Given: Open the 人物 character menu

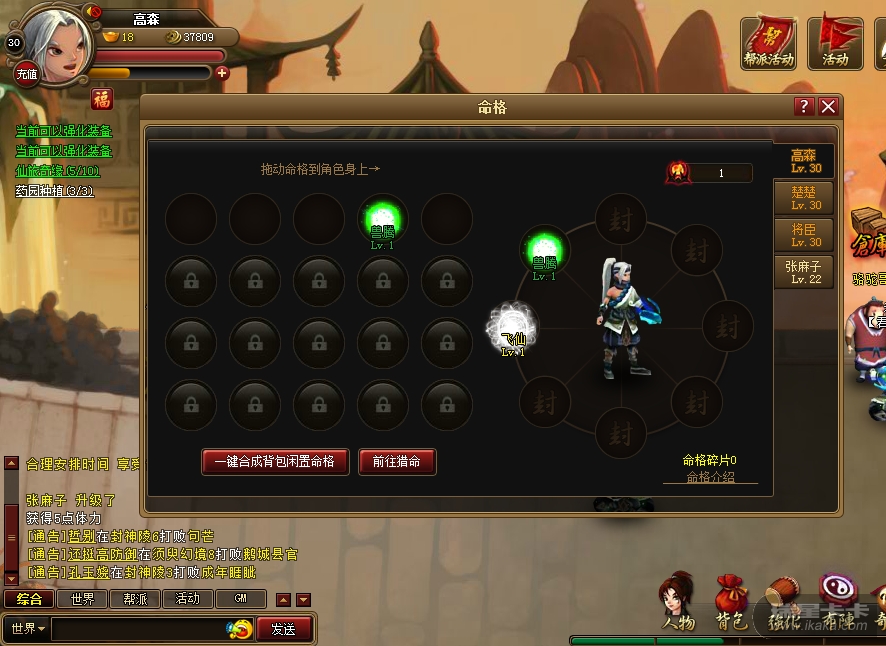Looking at the screenshot, I should point(678,602).
